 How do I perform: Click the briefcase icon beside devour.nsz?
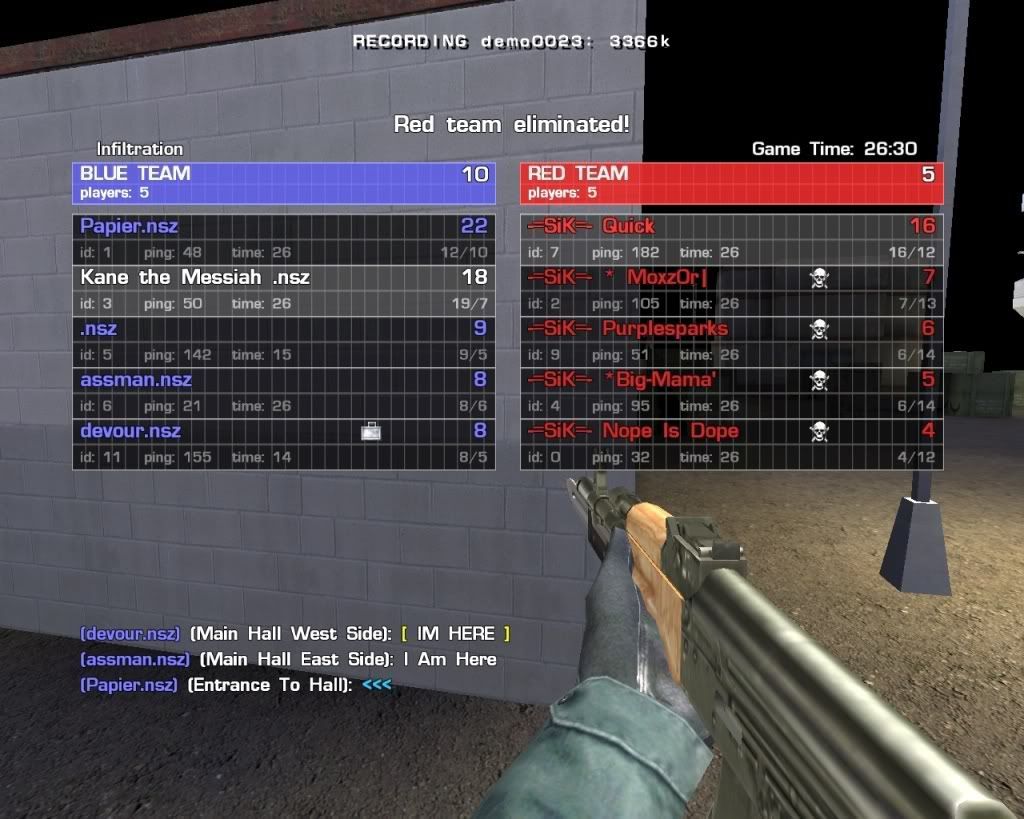coord(371,431)
